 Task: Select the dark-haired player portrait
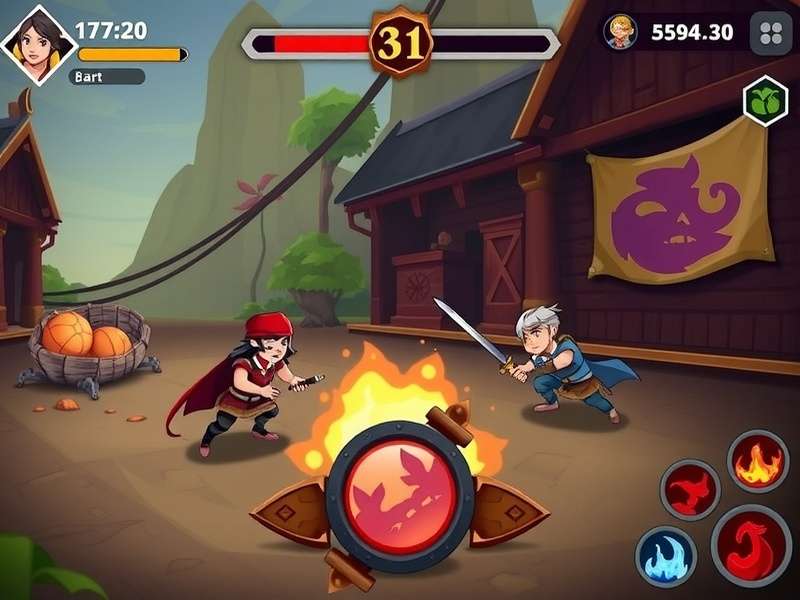point(38,43)
